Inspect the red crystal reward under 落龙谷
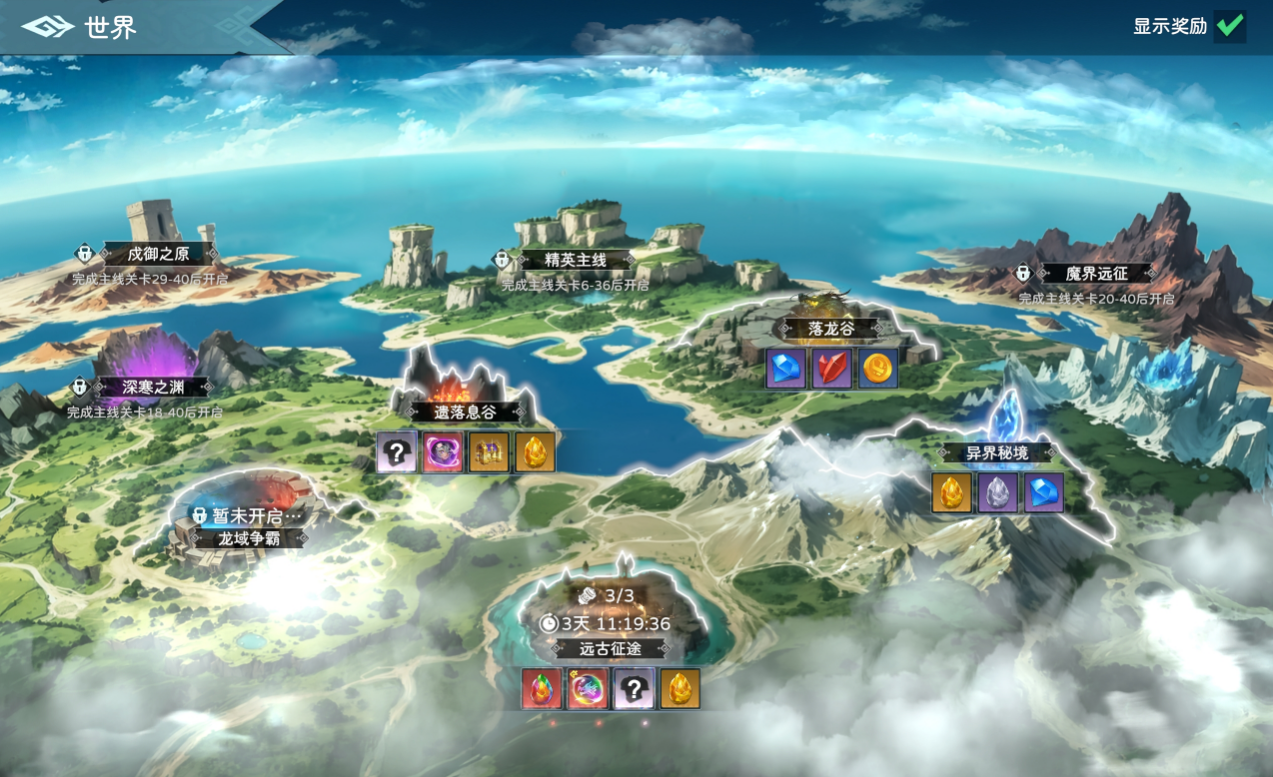Screen dimensions: 1273x777 tap(832, 368)
